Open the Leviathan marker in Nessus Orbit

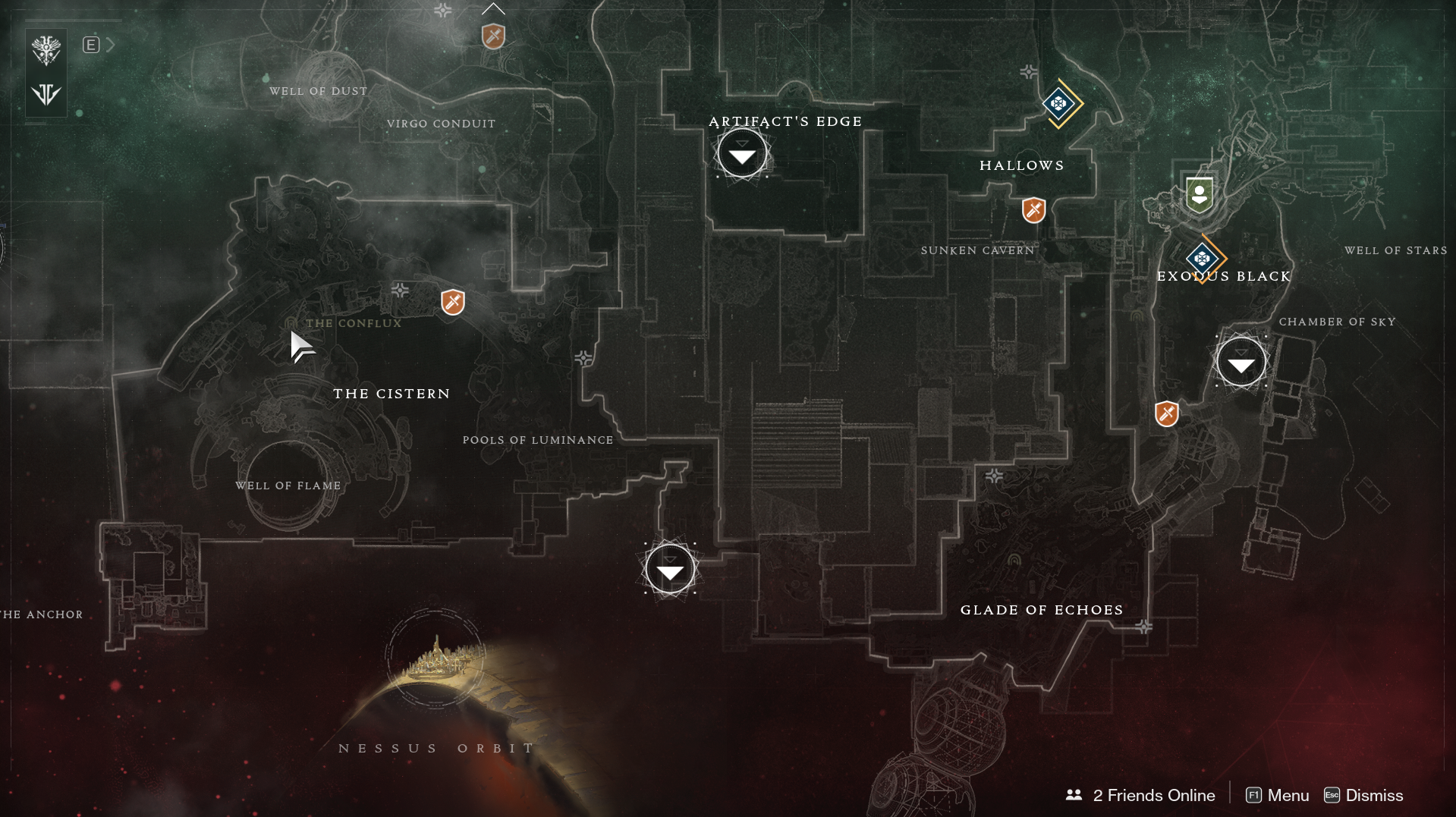coord(436,658)
